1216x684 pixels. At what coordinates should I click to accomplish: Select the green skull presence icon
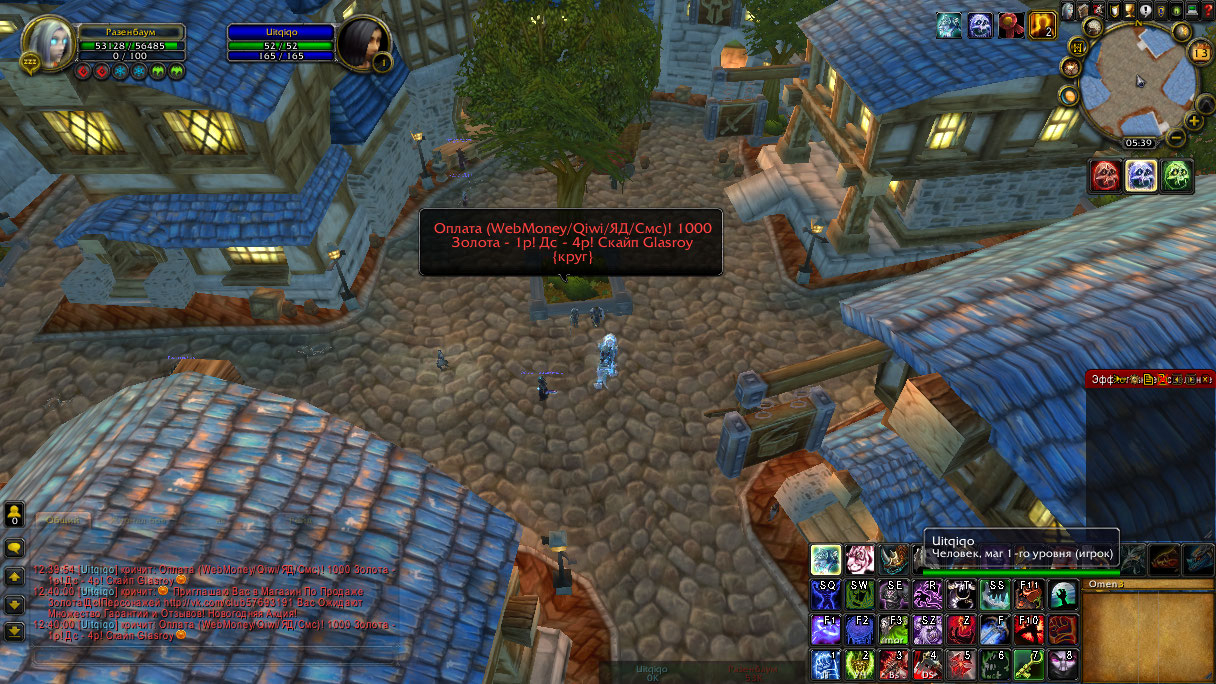click(x=1177, y=176)
